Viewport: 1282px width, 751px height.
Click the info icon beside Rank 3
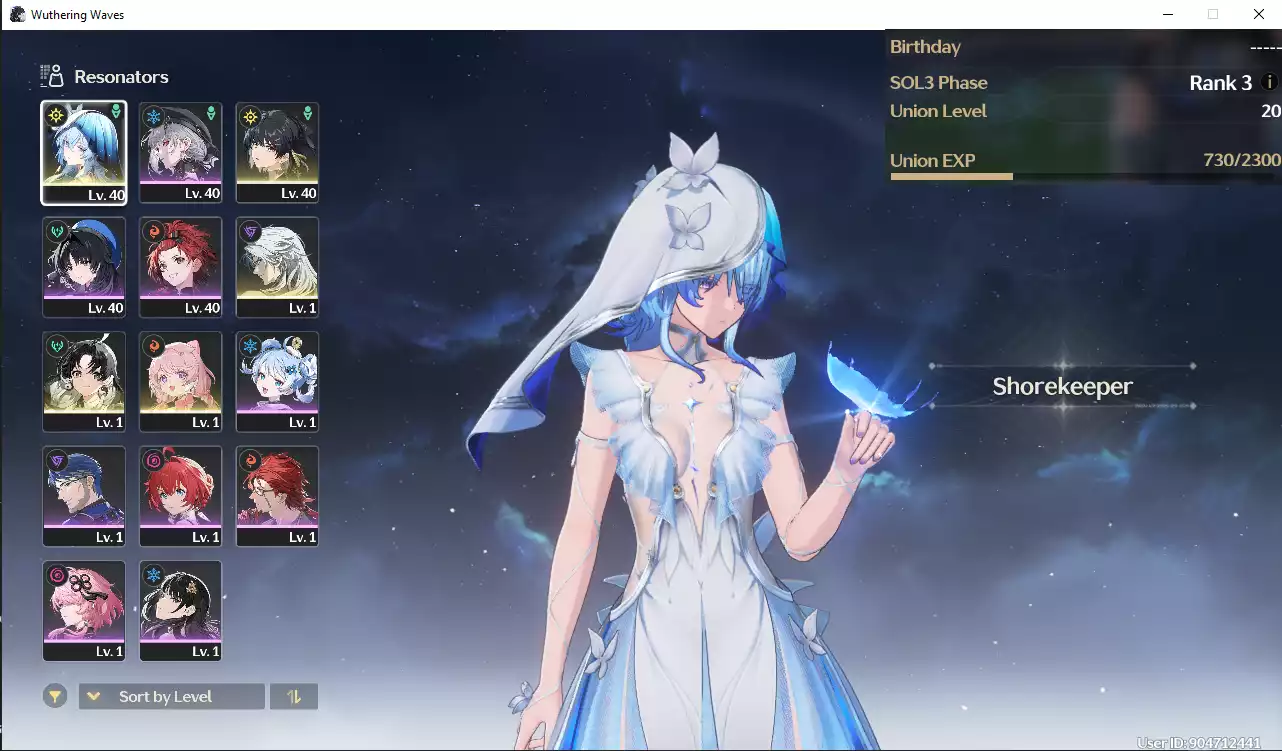[x=1269, y=83]
